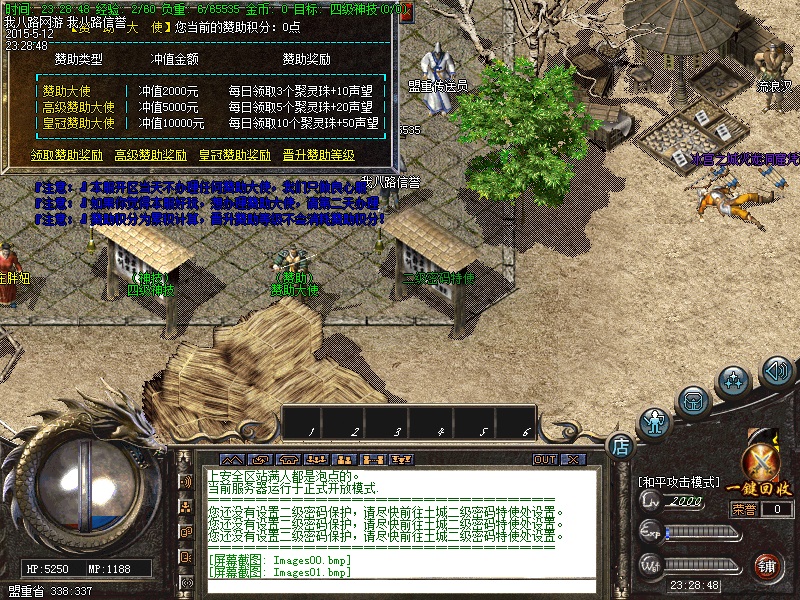Select the quick slot numbered 6
Image resolution: width=800 pixels, height=600 pixels.
click(x=526, y=421)
